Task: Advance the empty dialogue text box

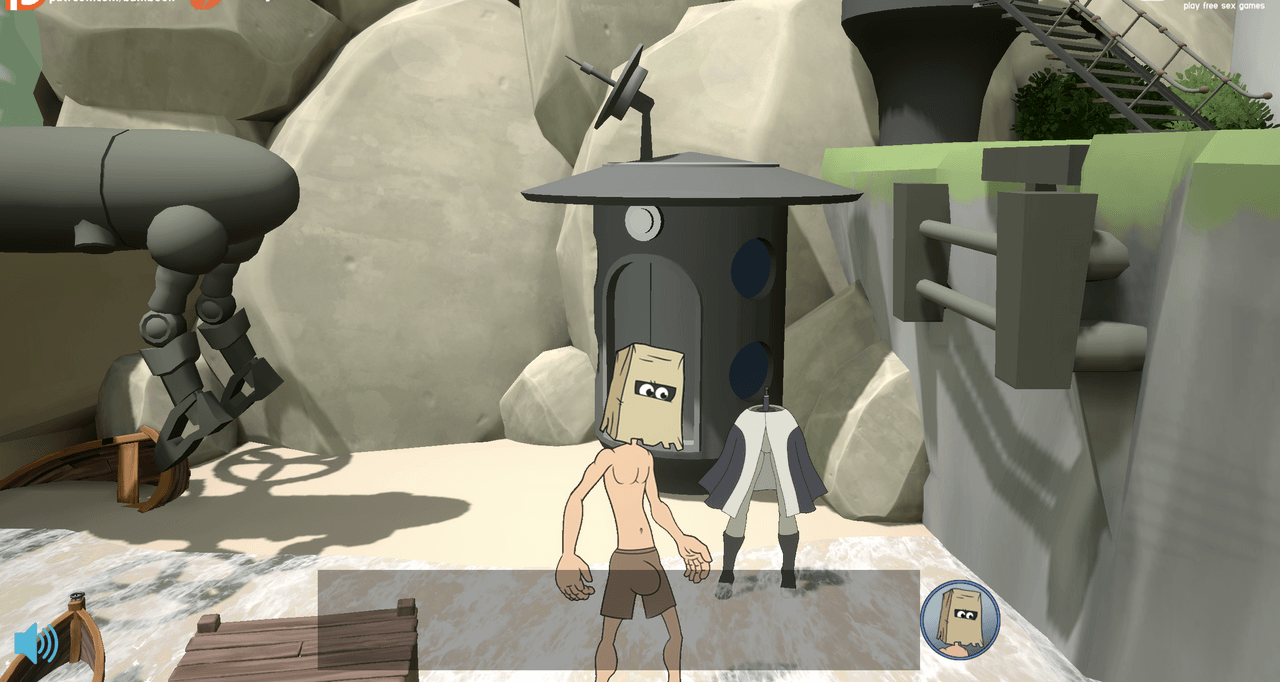Action: (x=618, y=619)
